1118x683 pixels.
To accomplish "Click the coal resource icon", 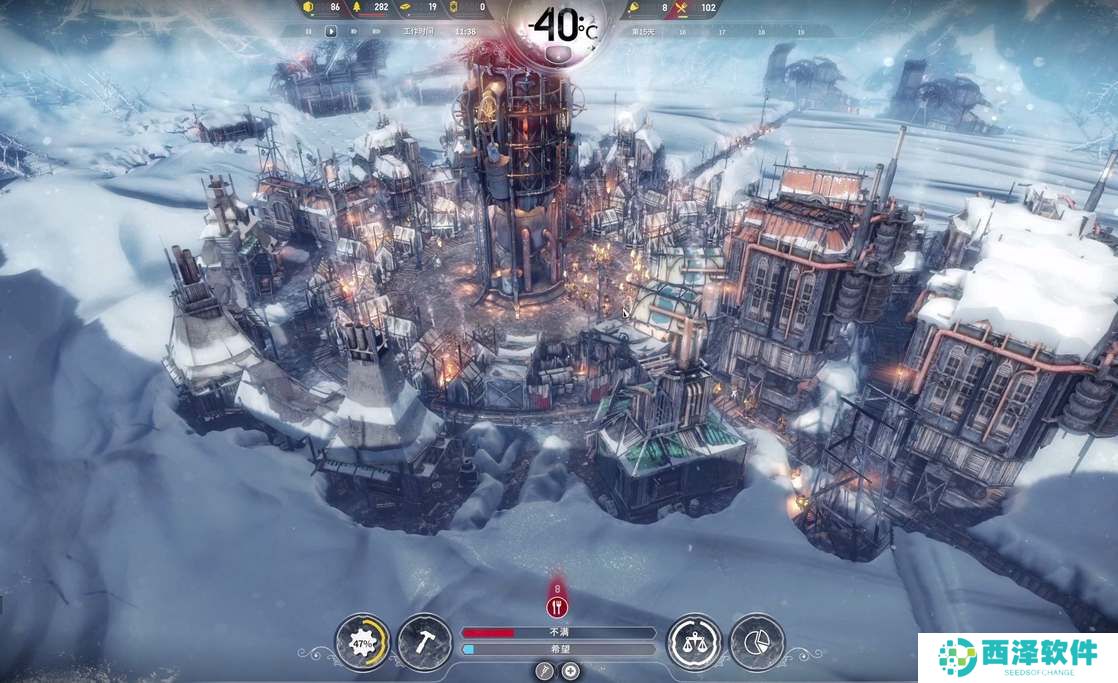I will pos(309,8).
